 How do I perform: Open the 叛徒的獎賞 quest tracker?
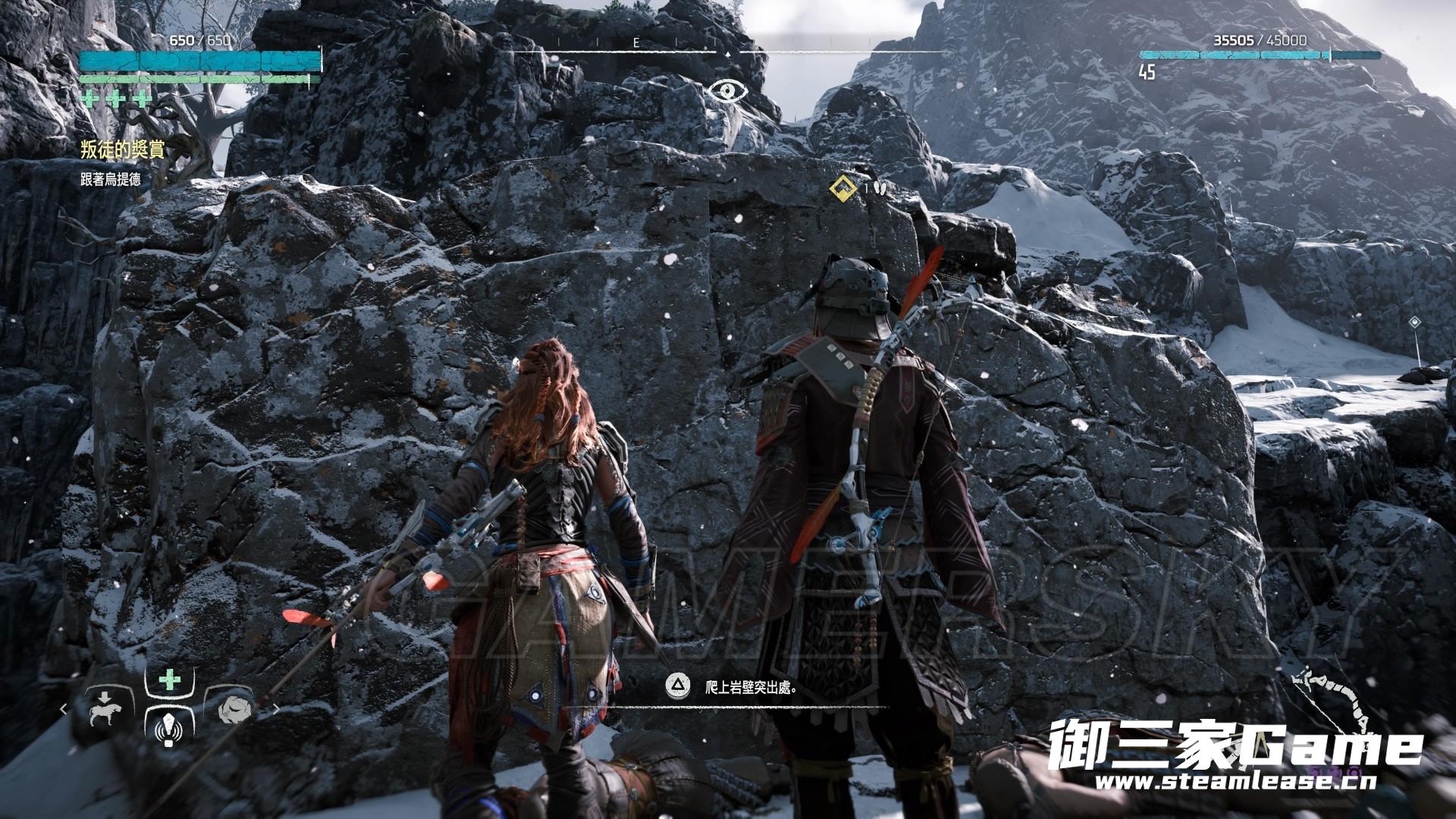[x=122, y=150]
